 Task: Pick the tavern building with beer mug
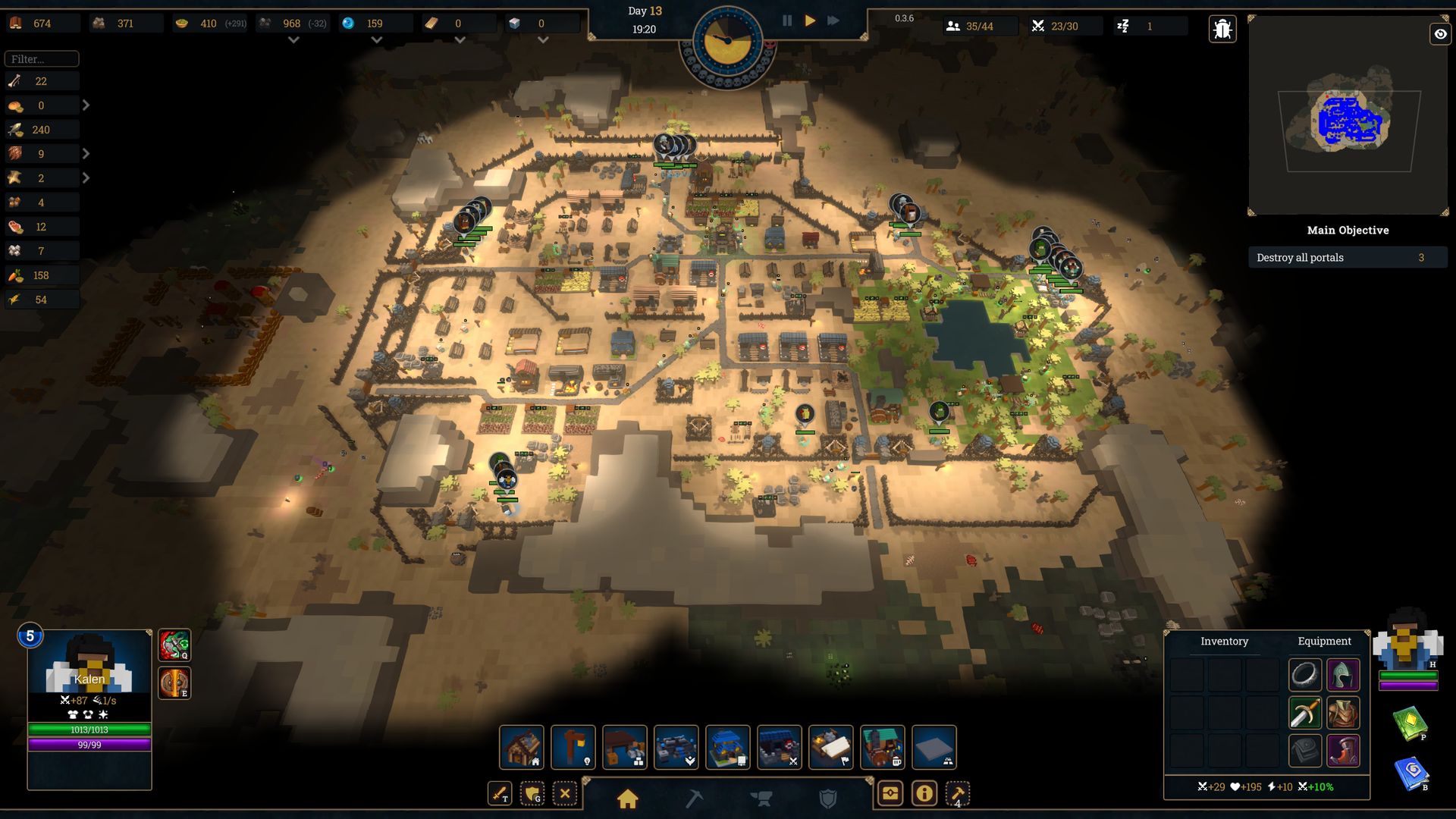(x=882, y=747)
